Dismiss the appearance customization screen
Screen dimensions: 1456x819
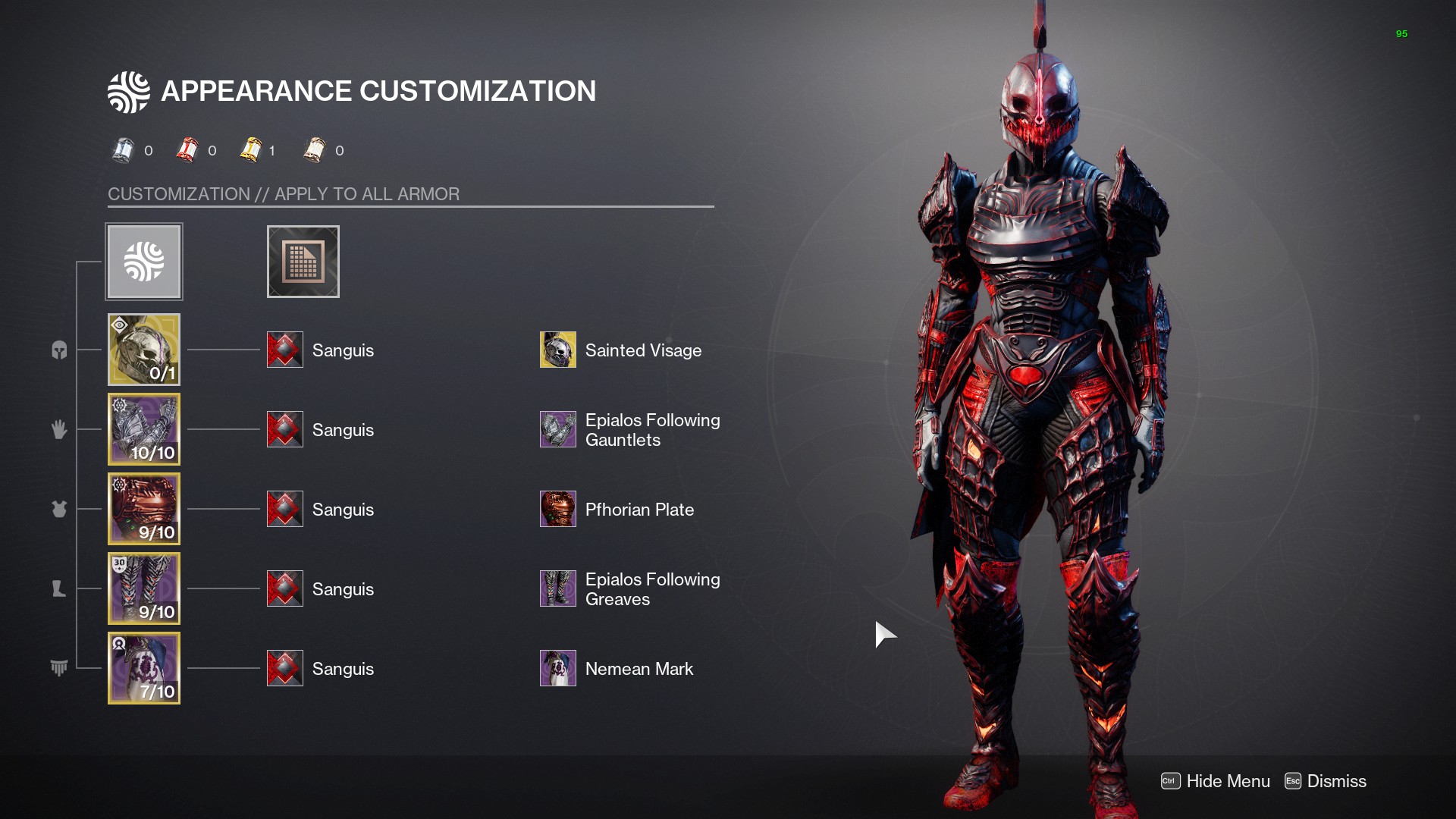(x=1326, y=781)
